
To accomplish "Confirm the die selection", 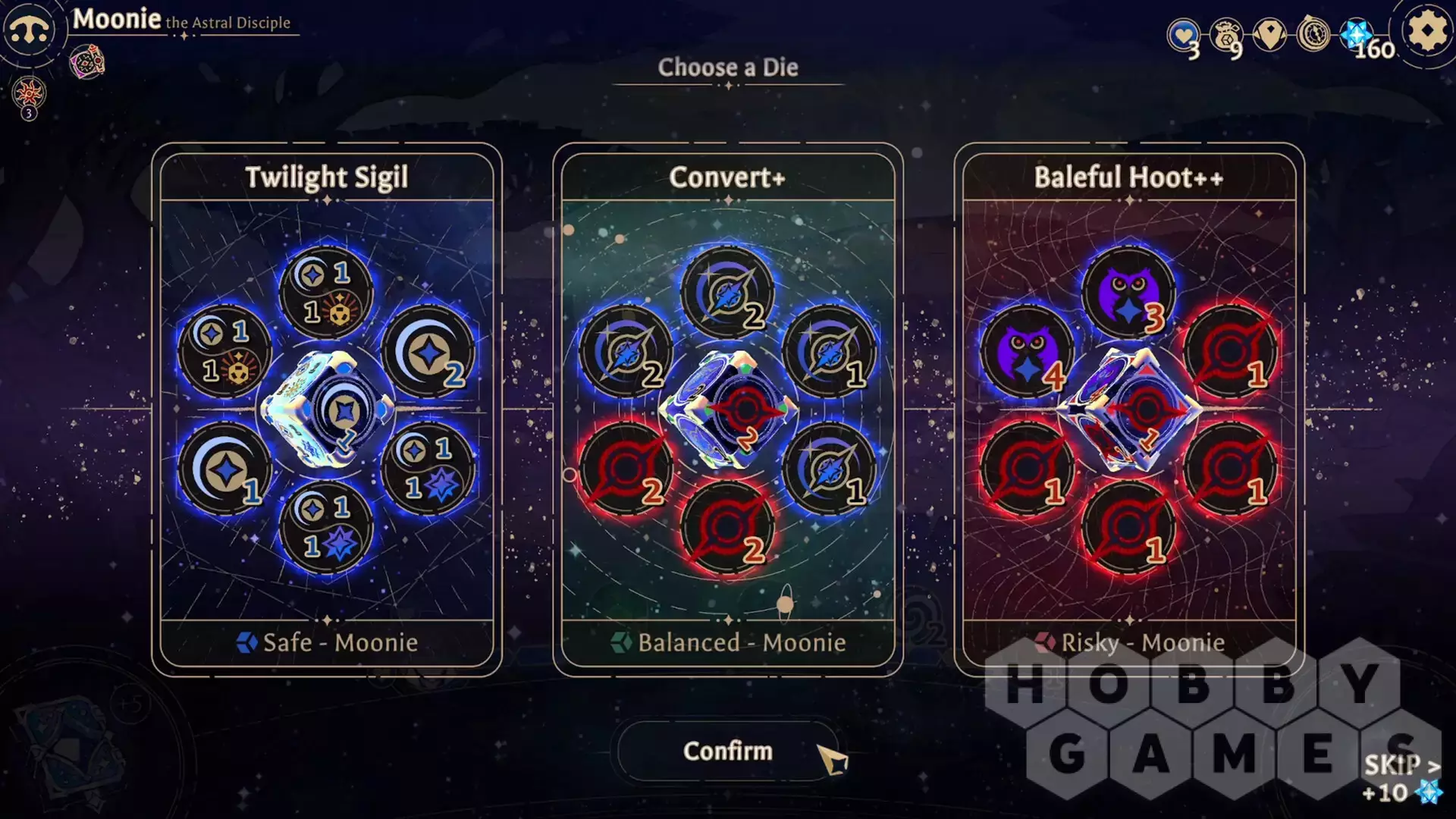I will pyautogui.click(x=728, y=751).
